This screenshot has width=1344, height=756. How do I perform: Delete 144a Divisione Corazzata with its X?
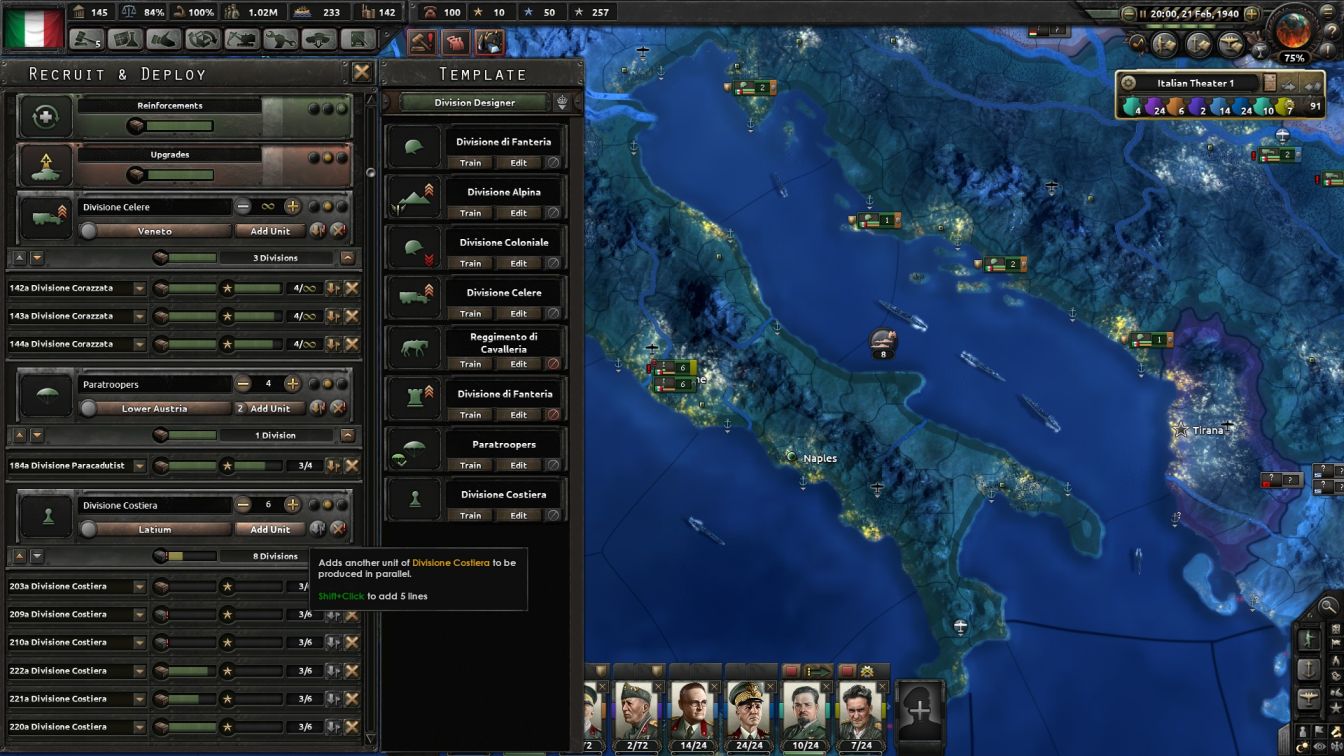click(352, 344)
